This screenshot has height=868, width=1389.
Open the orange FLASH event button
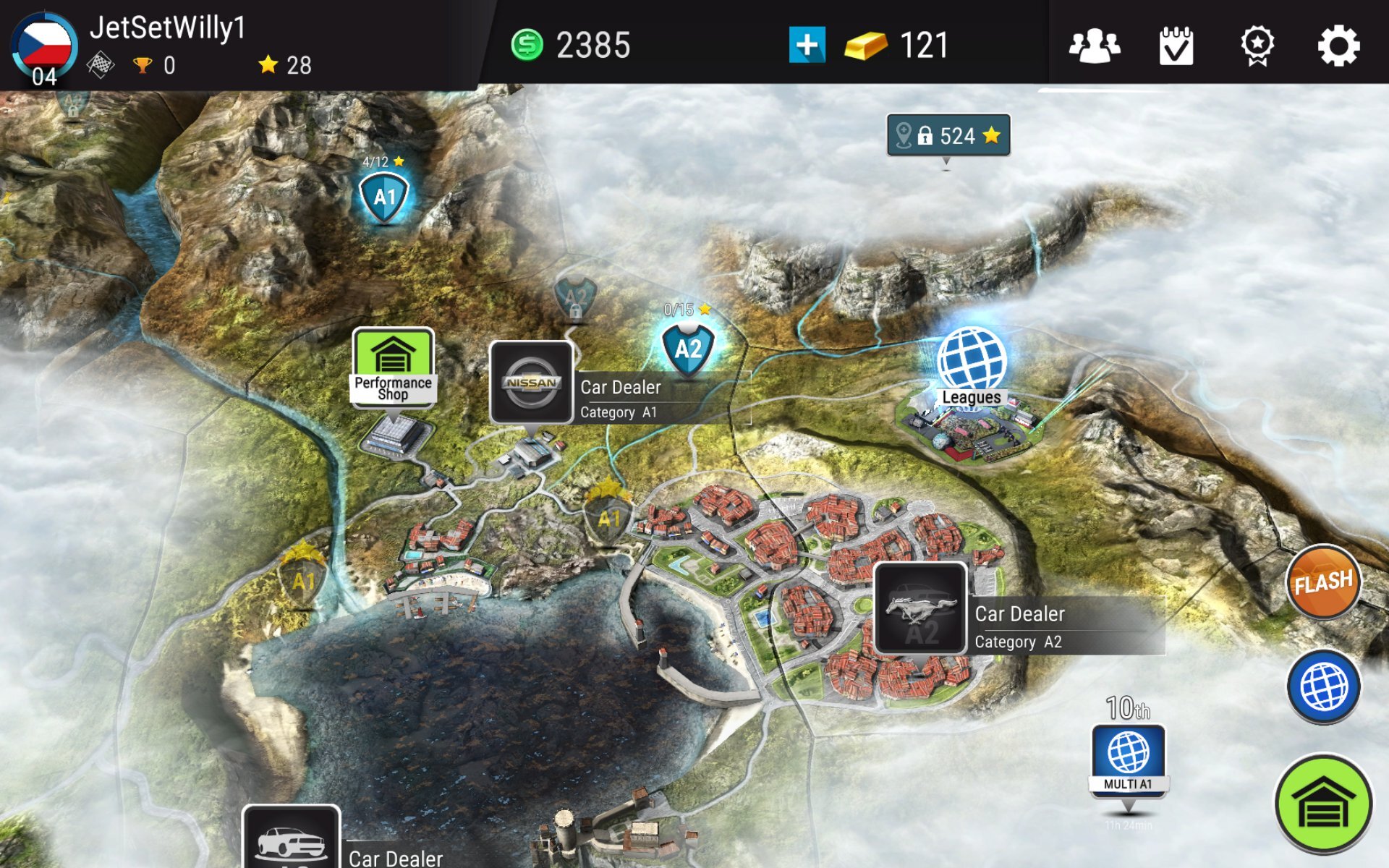point(1323,582)
